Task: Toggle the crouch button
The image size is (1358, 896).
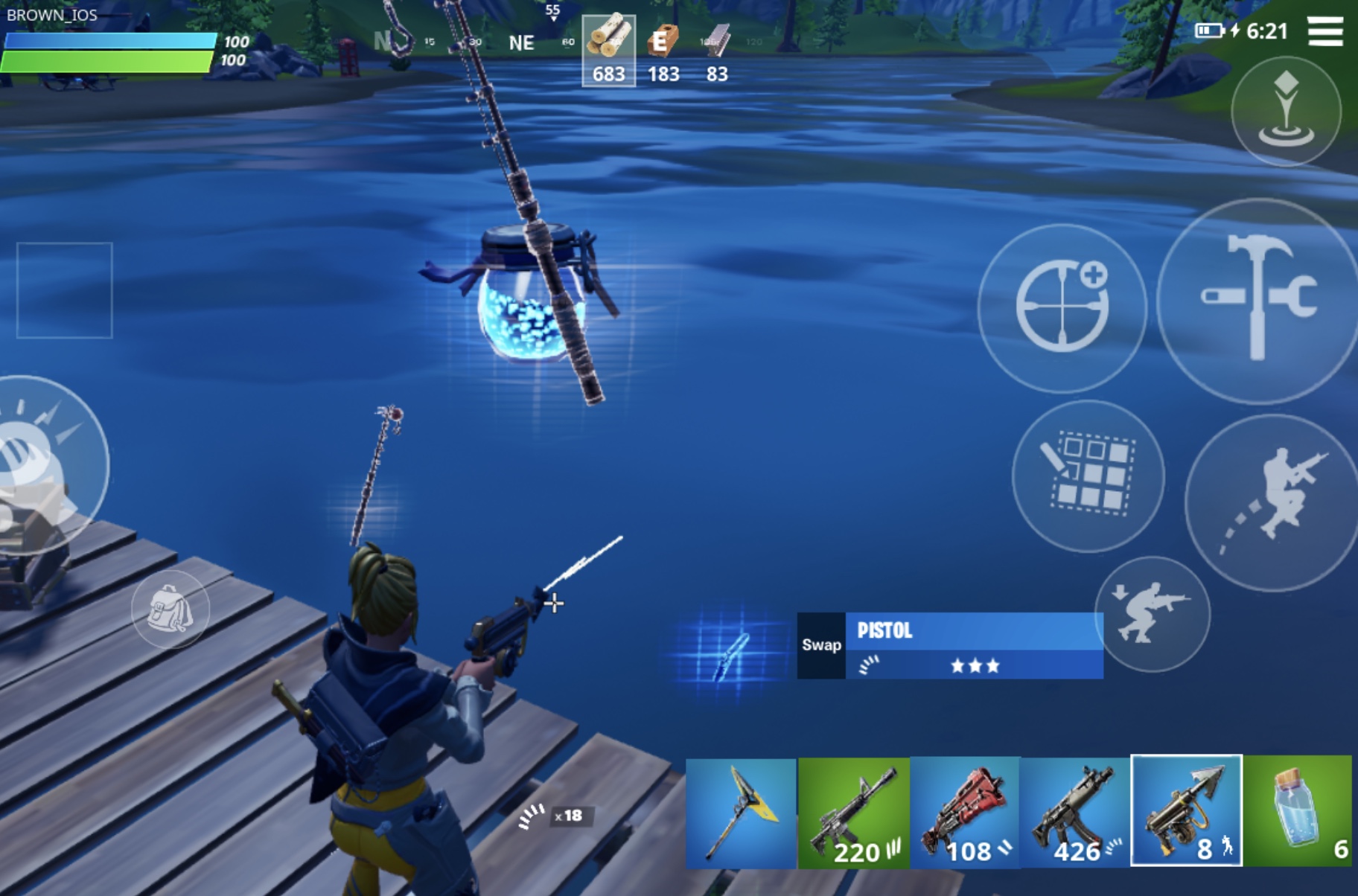Action: pos(1152,614)
